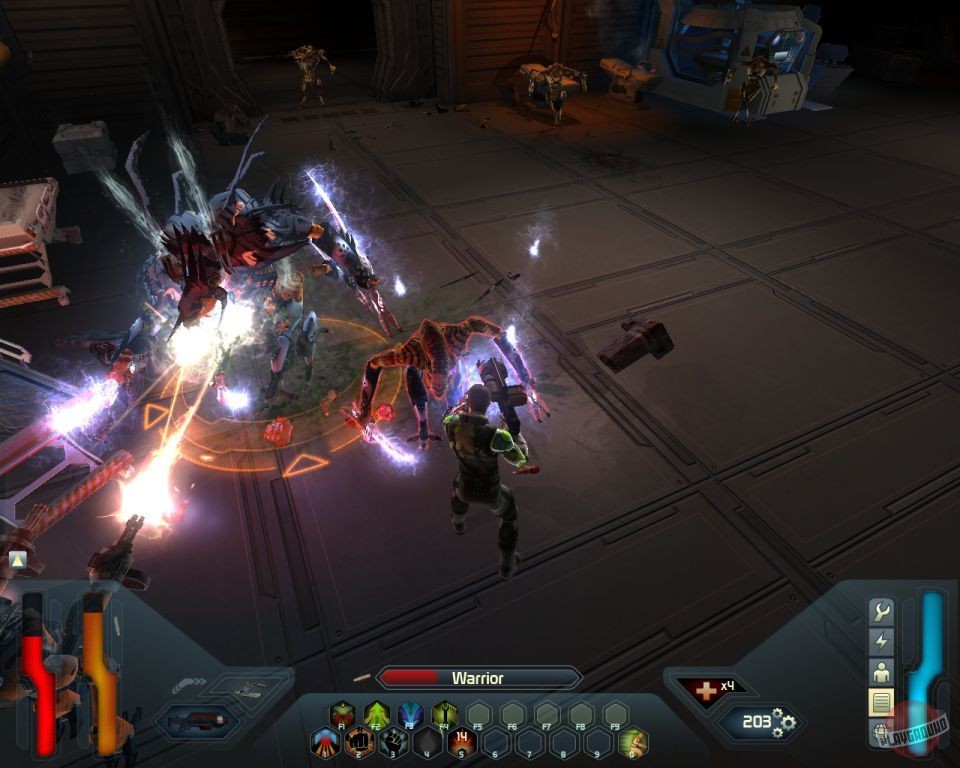Open the wrench menu button
Screen dimensions: 960x768
click(881, 611)
